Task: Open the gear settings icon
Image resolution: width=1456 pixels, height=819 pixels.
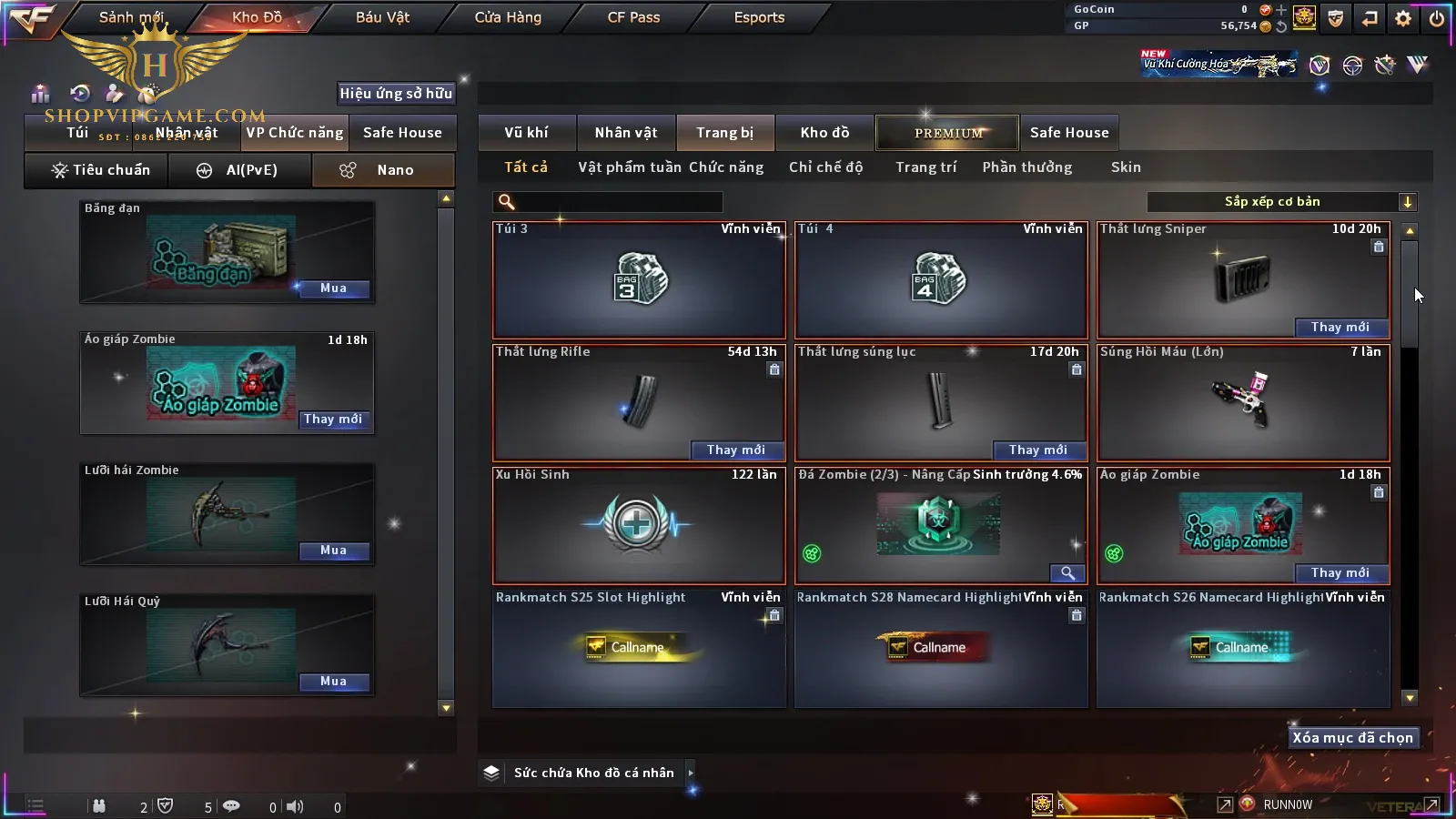Action: click(1403, 18)
